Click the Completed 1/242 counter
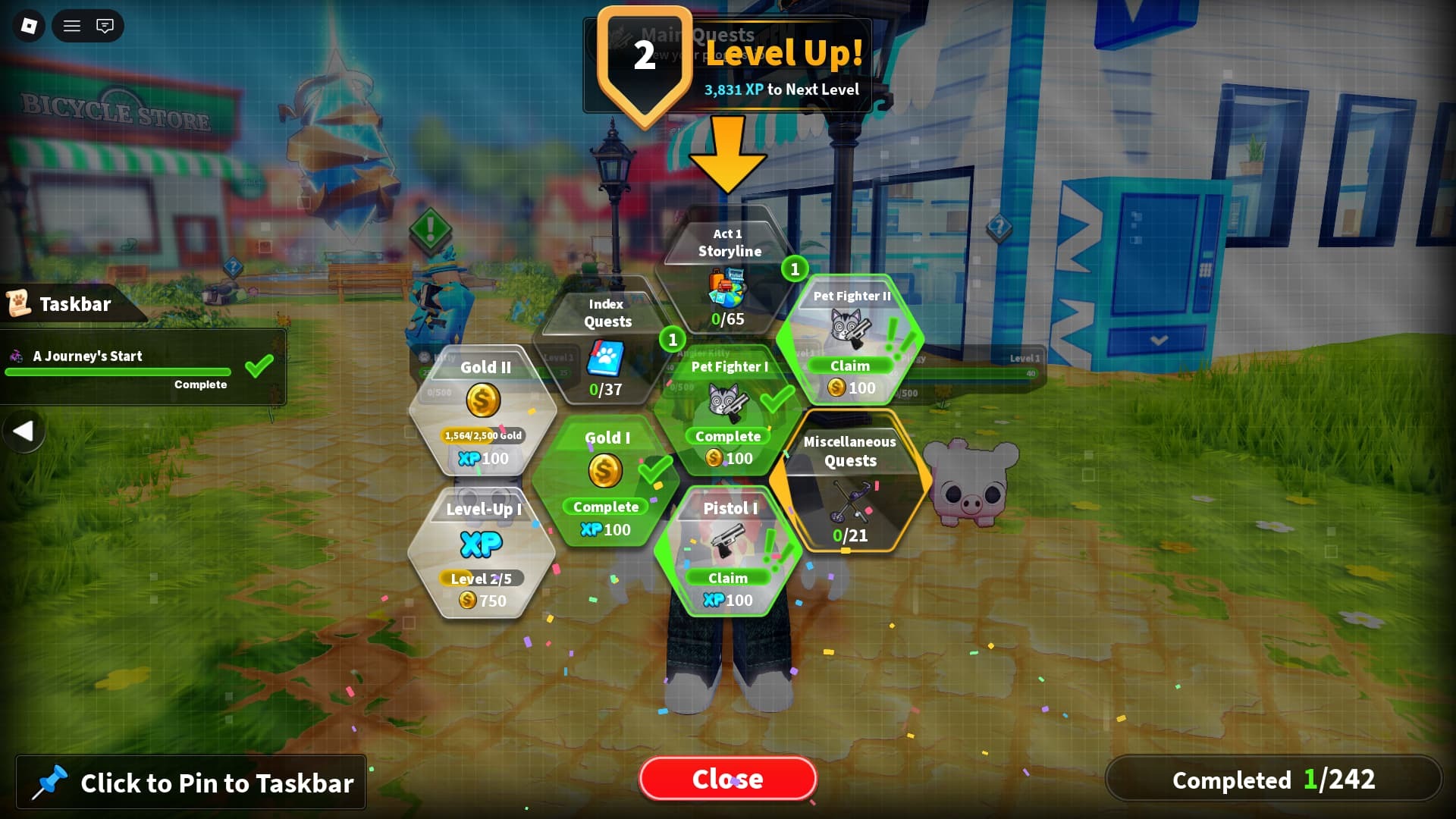Screen dimensions: 1456x819 1273,780
